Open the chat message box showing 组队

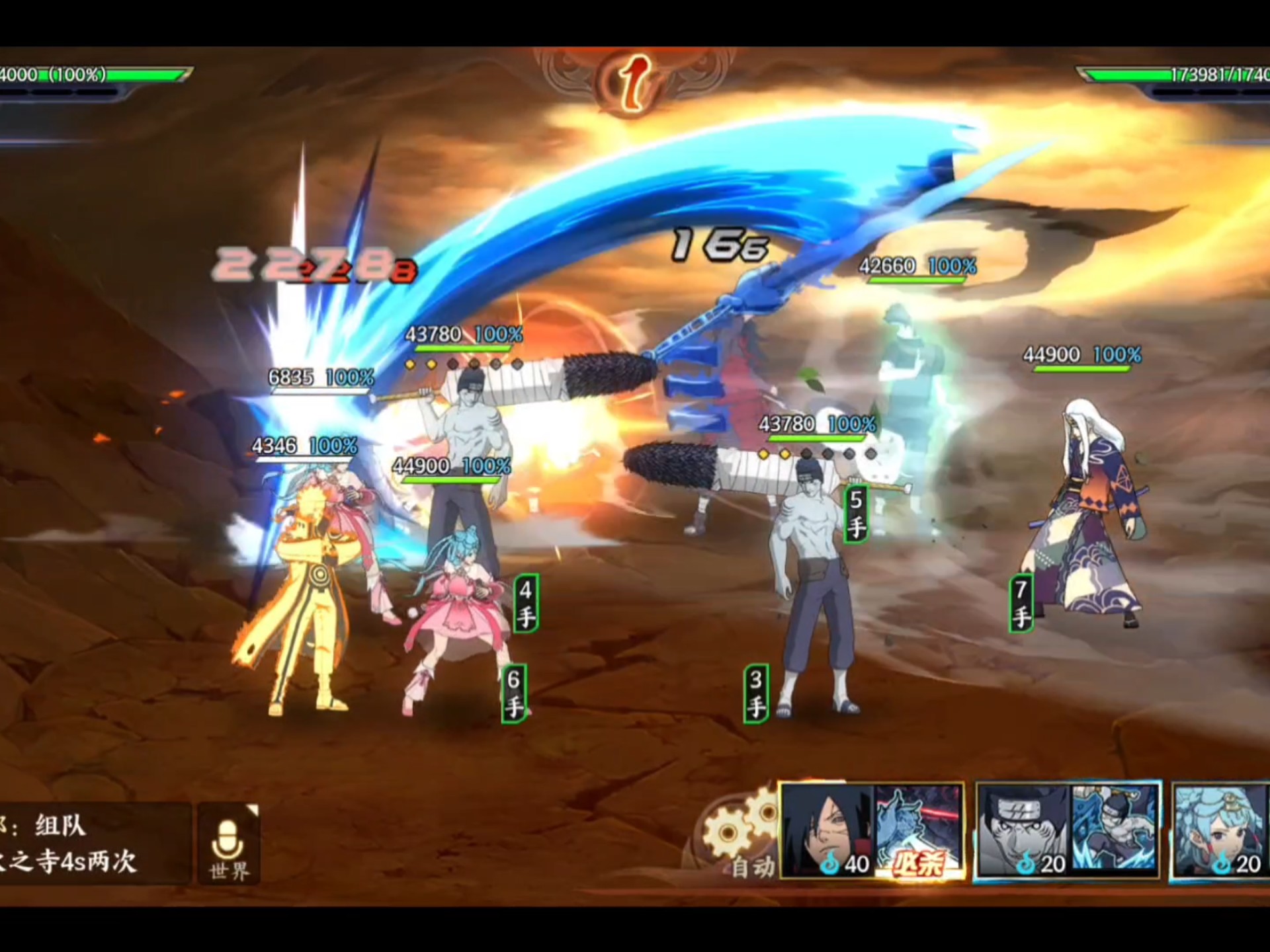(x=93, y=844)
